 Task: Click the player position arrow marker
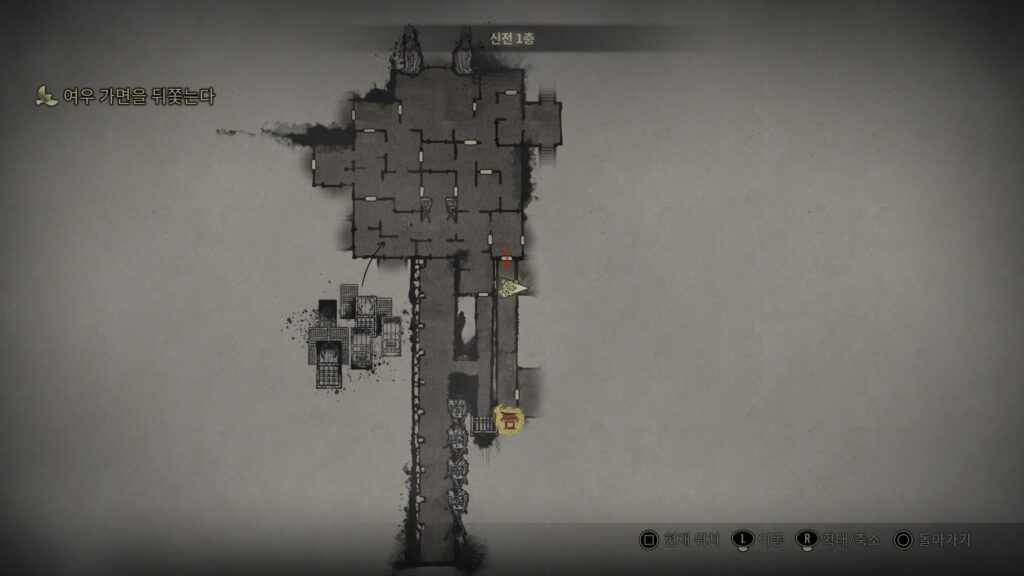coord(514,289)
